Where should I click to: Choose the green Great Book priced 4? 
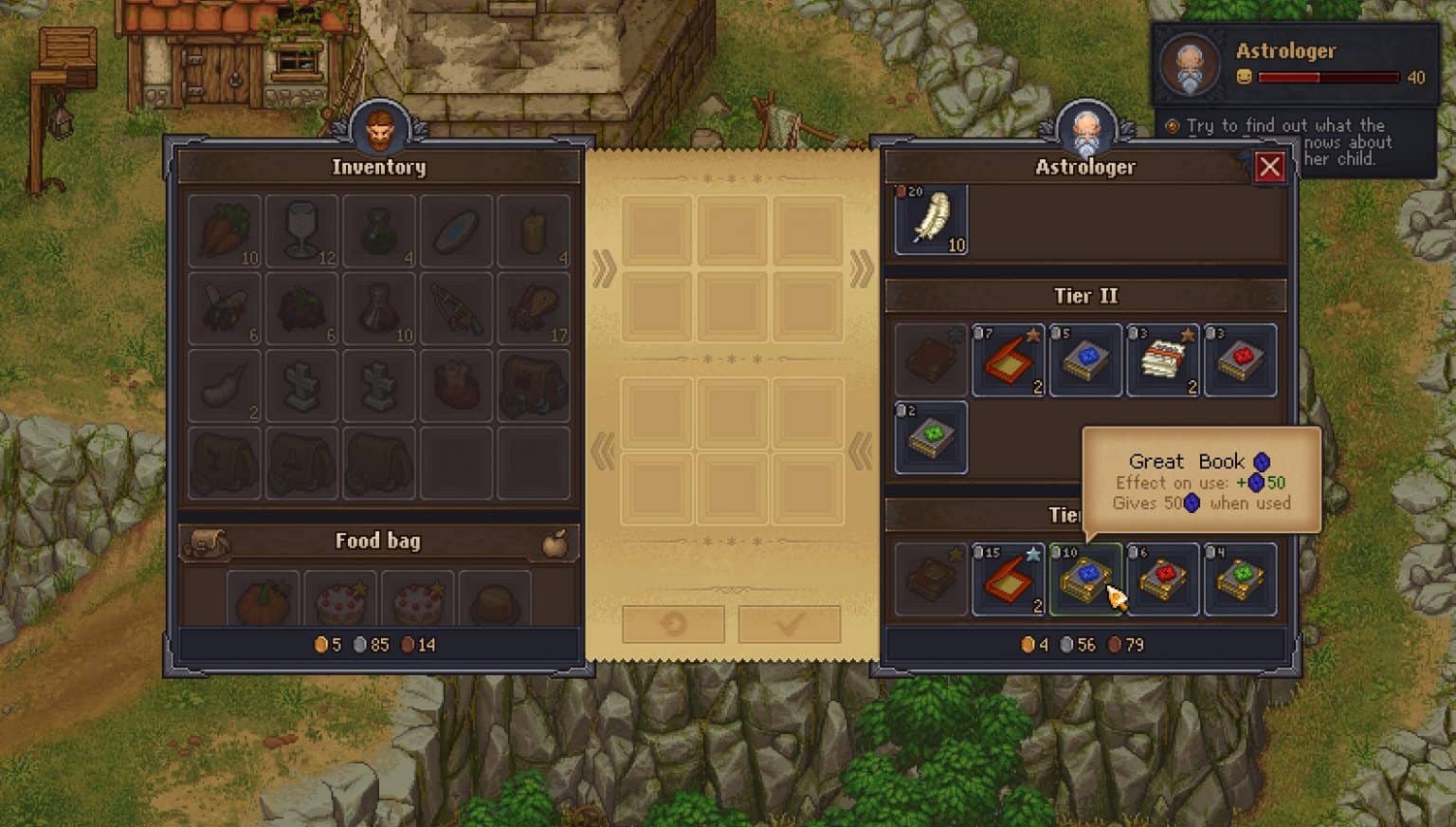tap(1241, 580)
